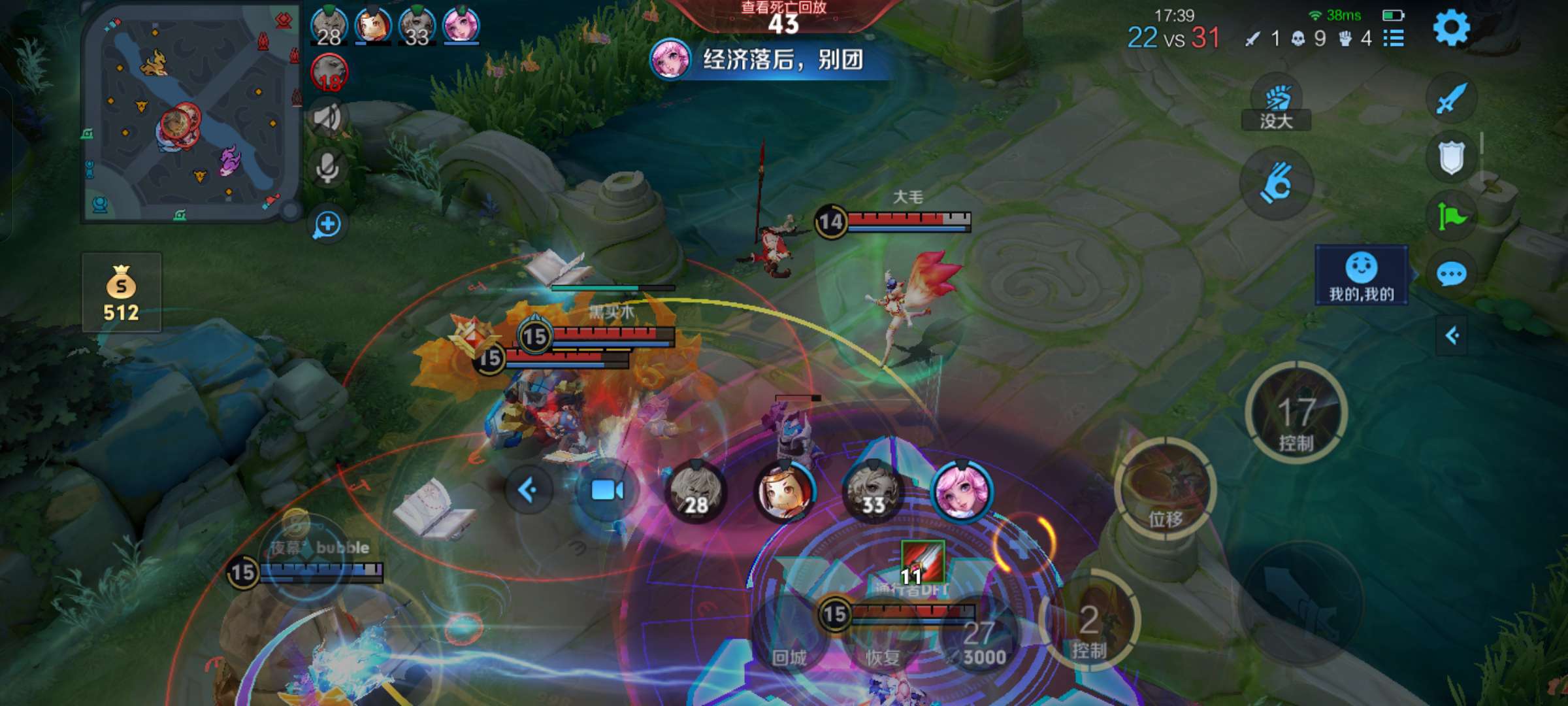This screenshot has height=706, width=1568.
Task: Toggle the speaker sound icon
Action: (x=327, y=118)
